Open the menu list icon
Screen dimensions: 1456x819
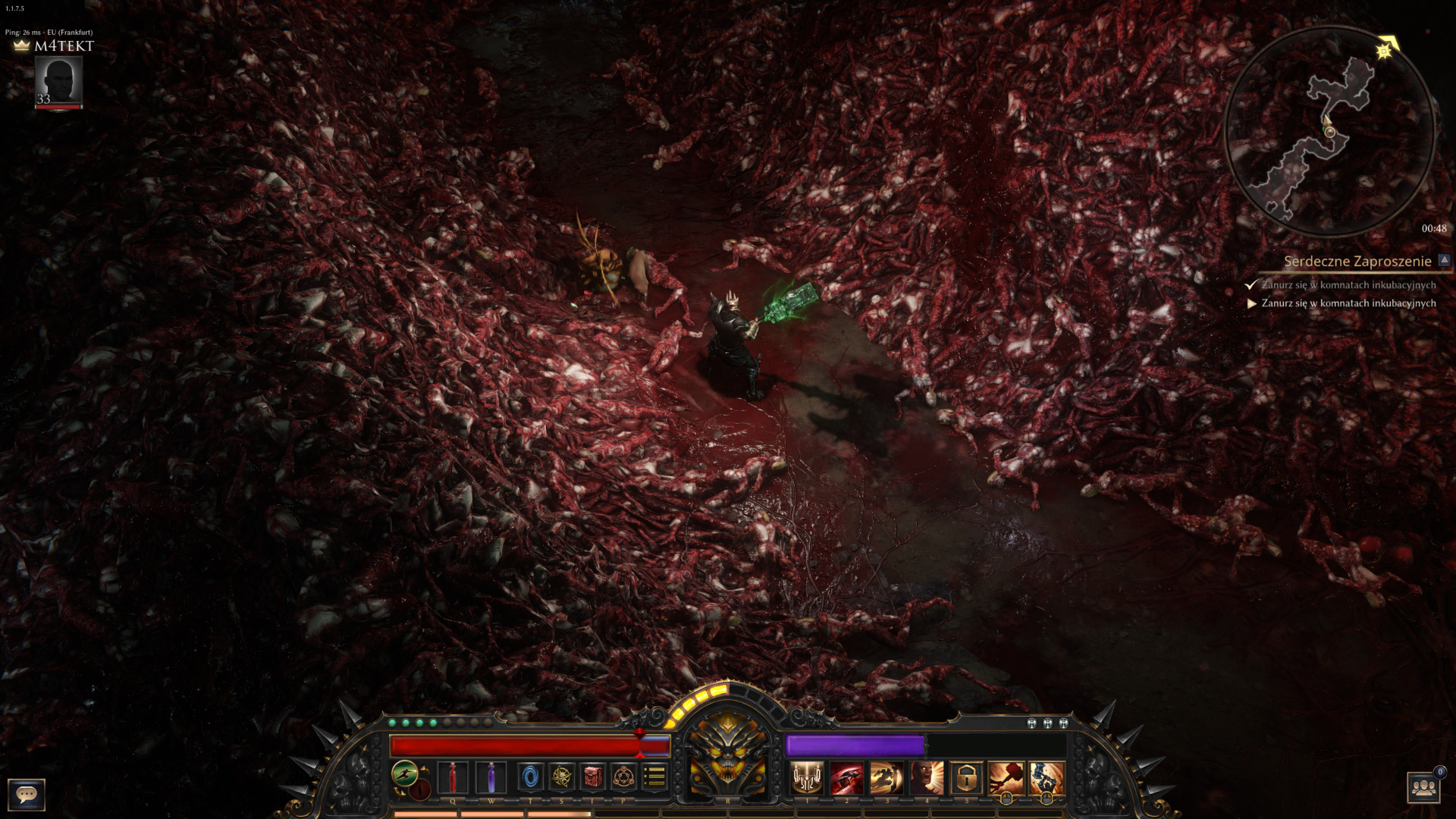[654, 777]
